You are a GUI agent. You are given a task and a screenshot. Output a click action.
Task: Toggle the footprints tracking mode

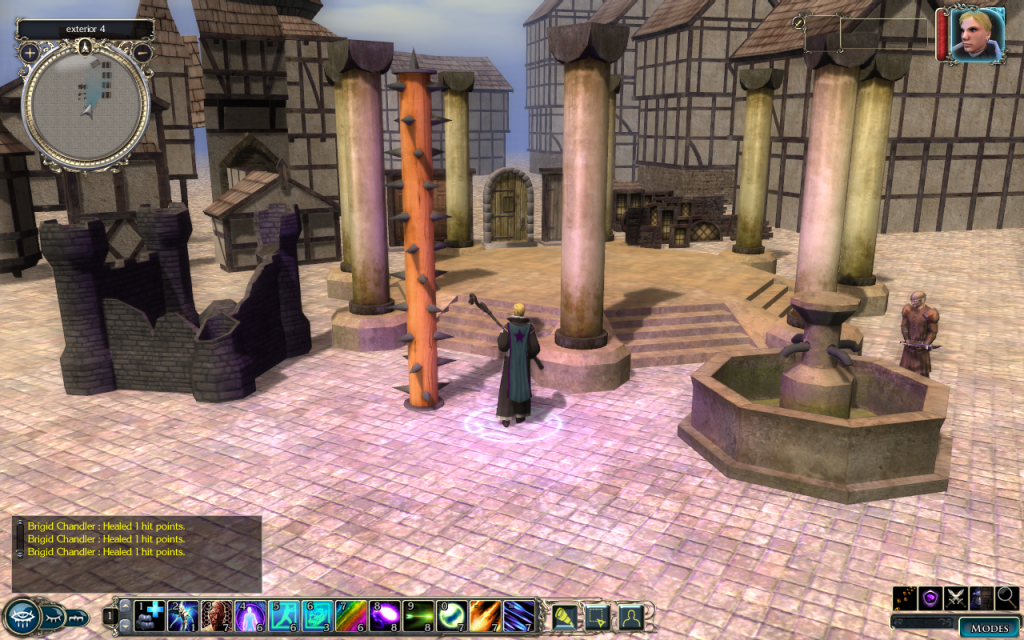(905, 598)
